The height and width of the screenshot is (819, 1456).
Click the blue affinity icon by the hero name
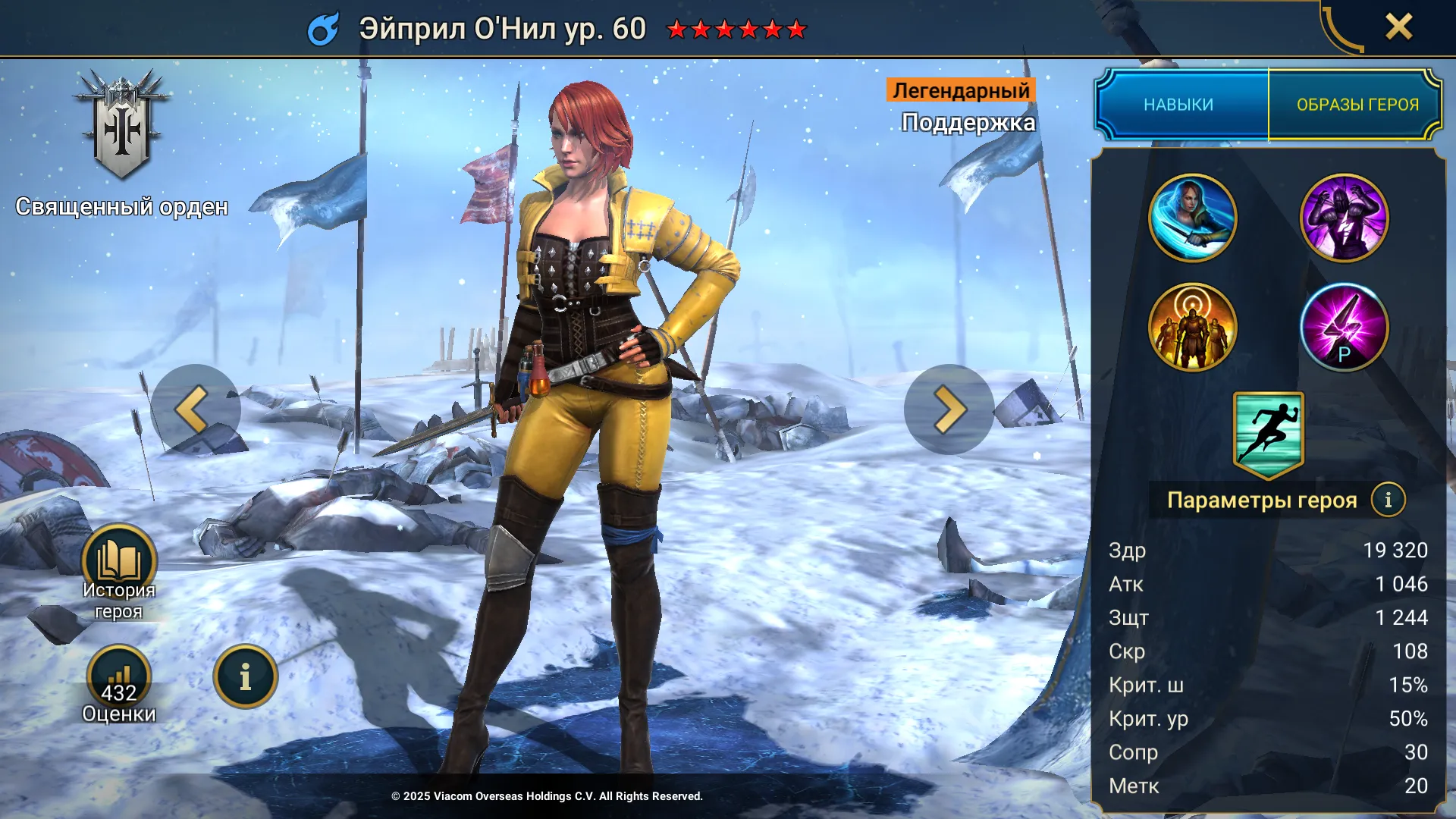[324, 29]
